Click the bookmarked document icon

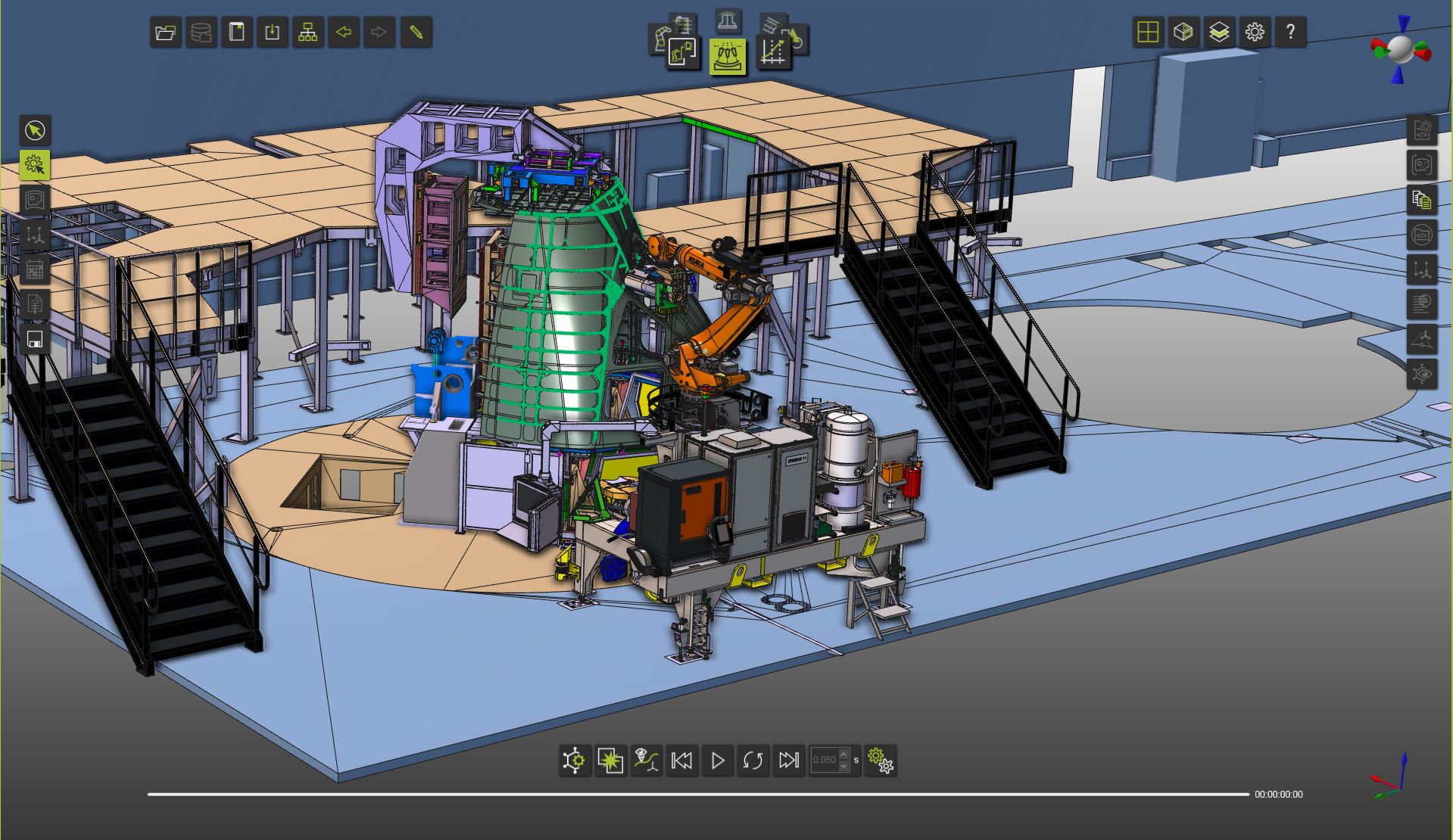[236, 33]
